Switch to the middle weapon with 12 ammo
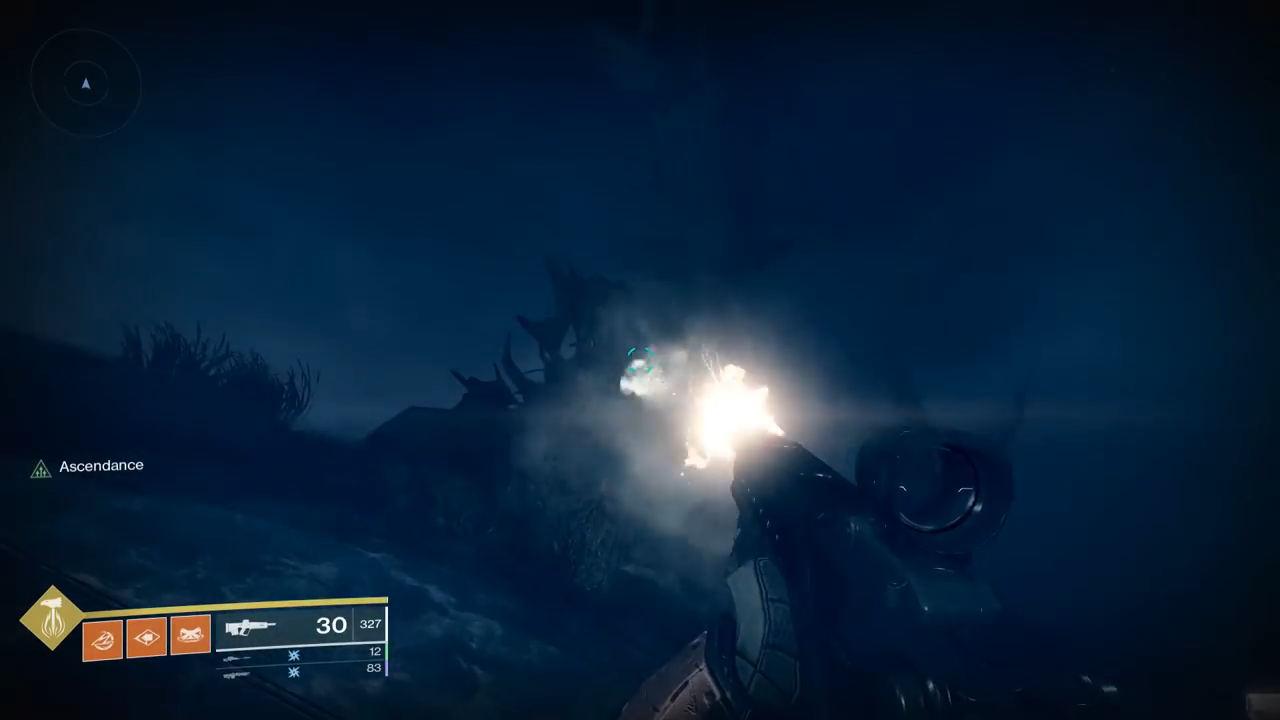Viewport: 1280px width, 720px height. (x=237, y=658)
